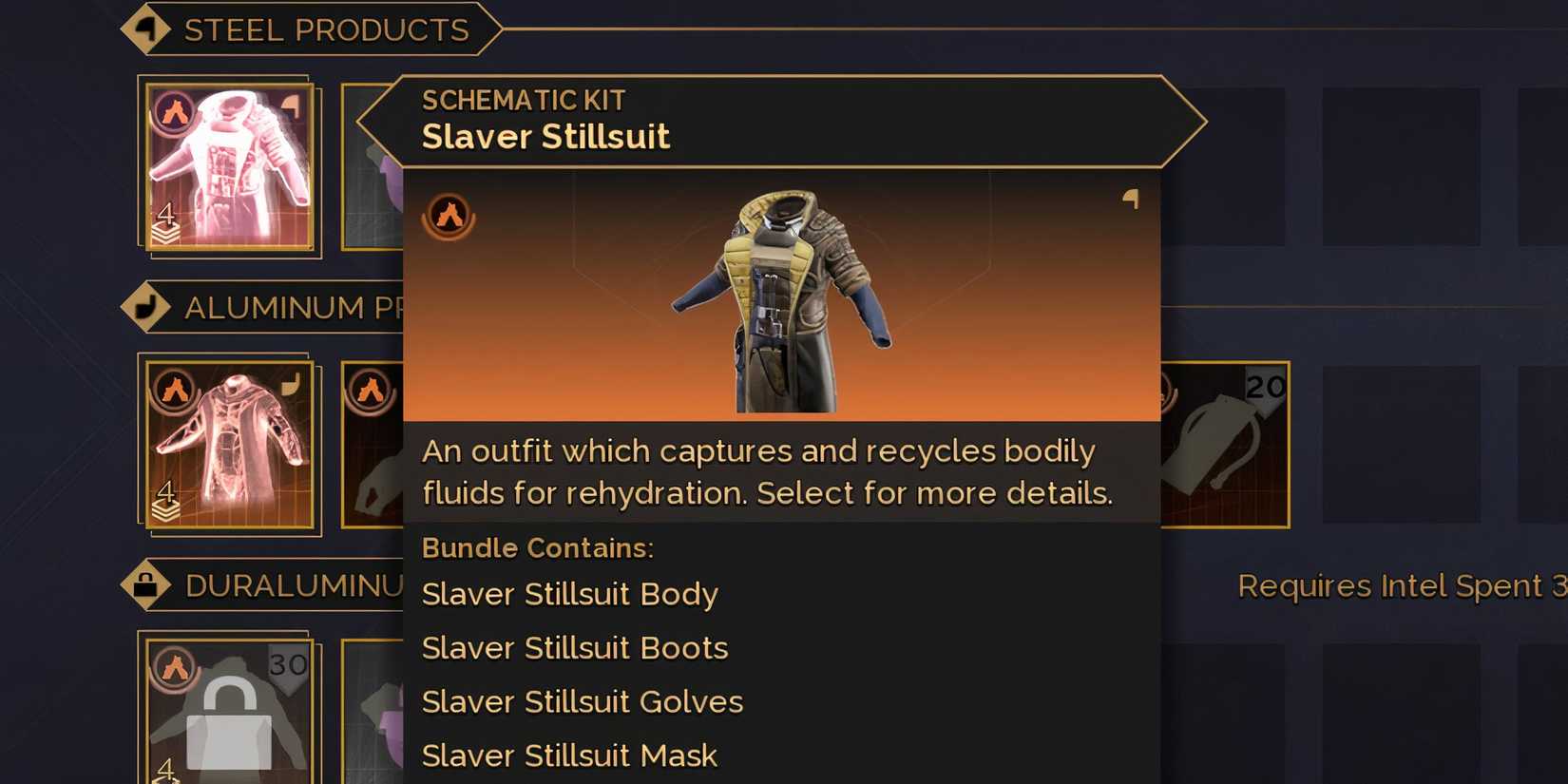Click the Slaver Stillsuit title text
The width and height of the screenshot is (1568, 784).
(x=545, y=136)
